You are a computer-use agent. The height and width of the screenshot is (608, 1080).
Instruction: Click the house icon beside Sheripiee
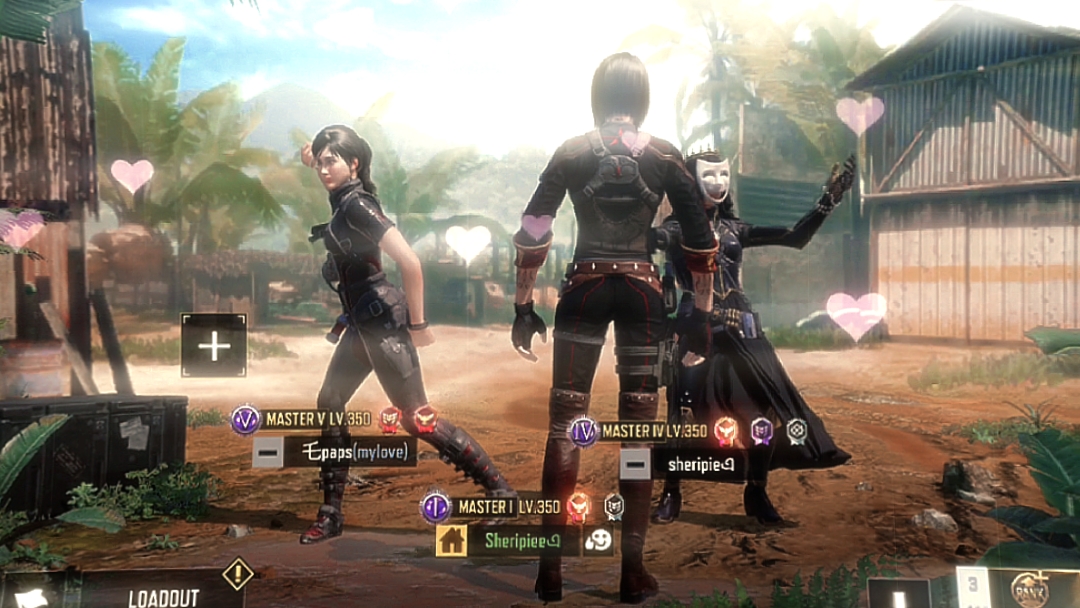pos(452,541)
